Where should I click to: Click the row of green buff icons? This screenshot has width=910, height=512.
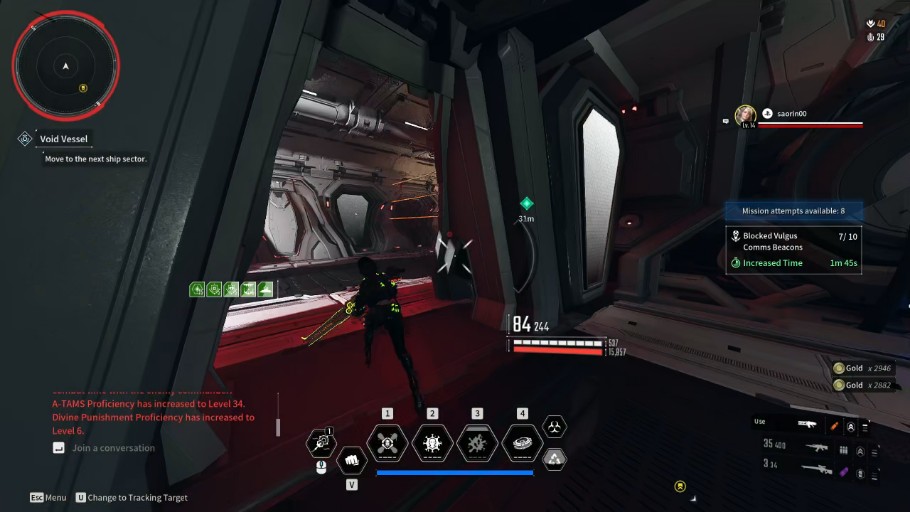[x=232, y=289]
